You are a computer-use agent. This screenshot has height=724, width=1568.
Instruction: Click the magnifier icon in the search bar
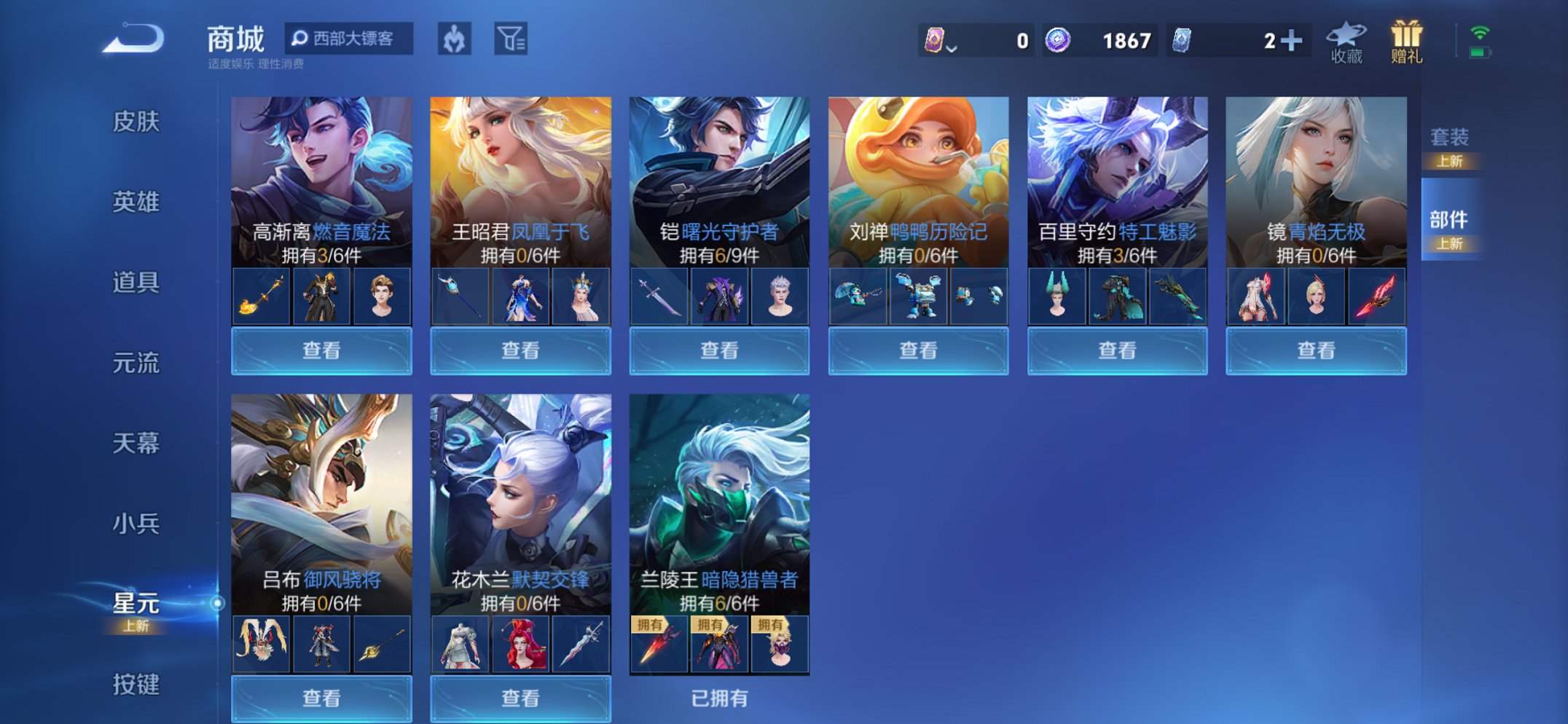(x=298, y=38)
